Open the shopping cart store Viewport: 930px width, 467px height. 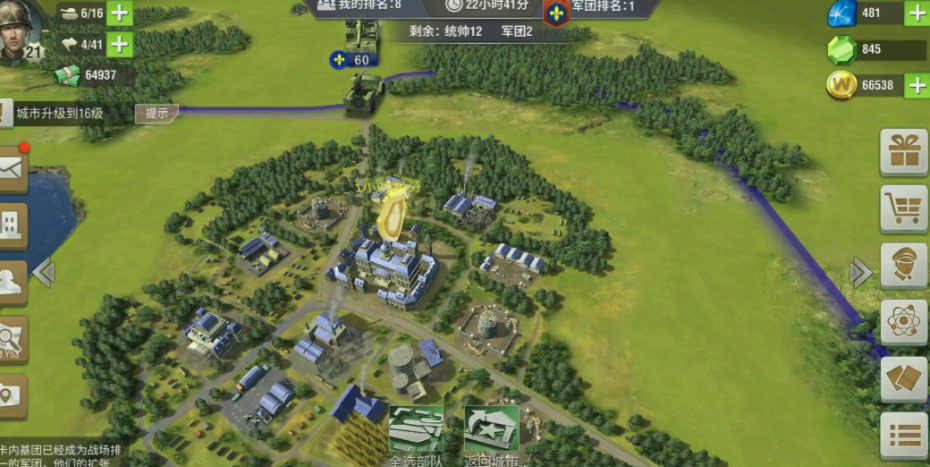coord(903,209)
